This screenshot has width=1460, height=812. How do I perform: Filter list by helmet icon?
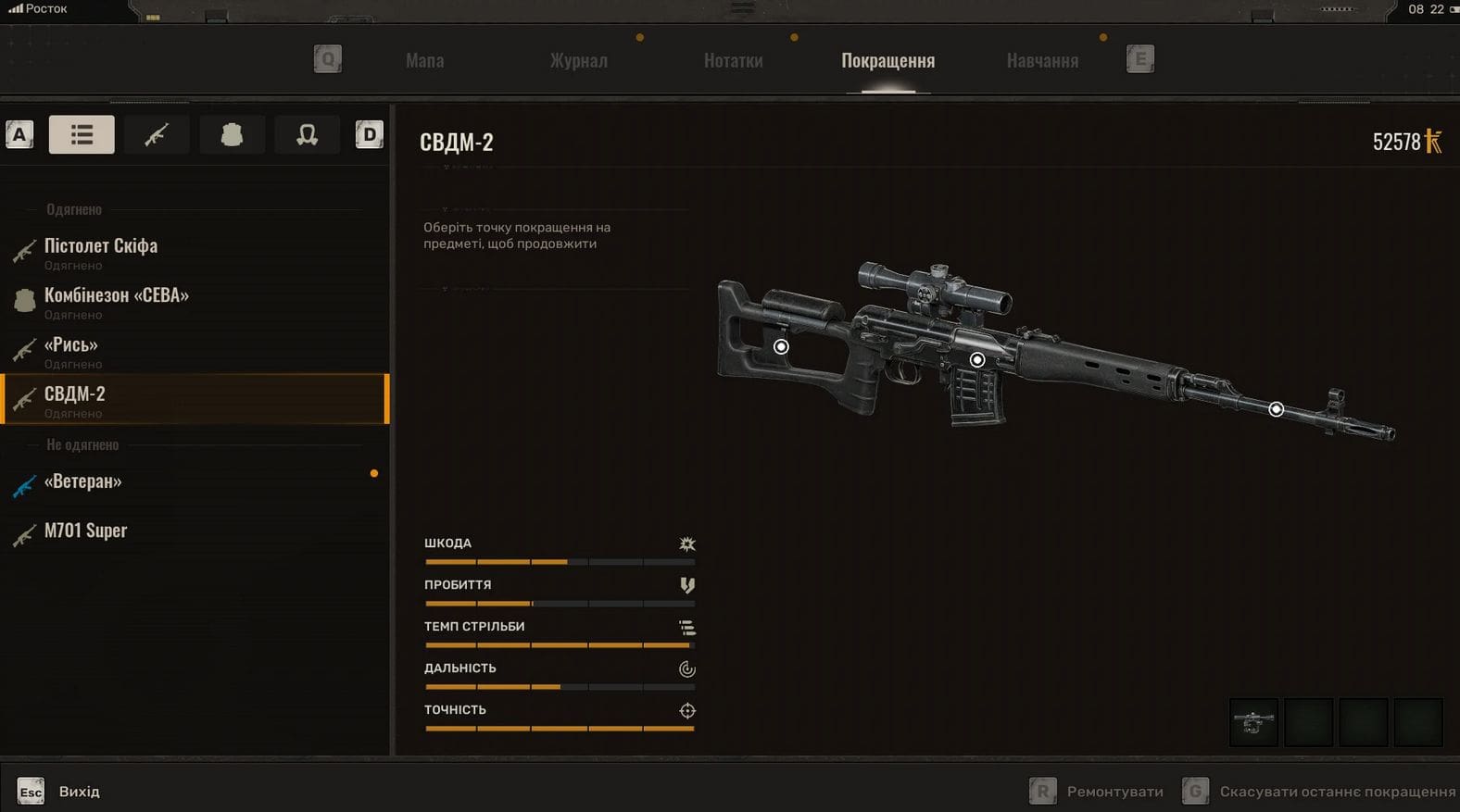pos(307,135)
